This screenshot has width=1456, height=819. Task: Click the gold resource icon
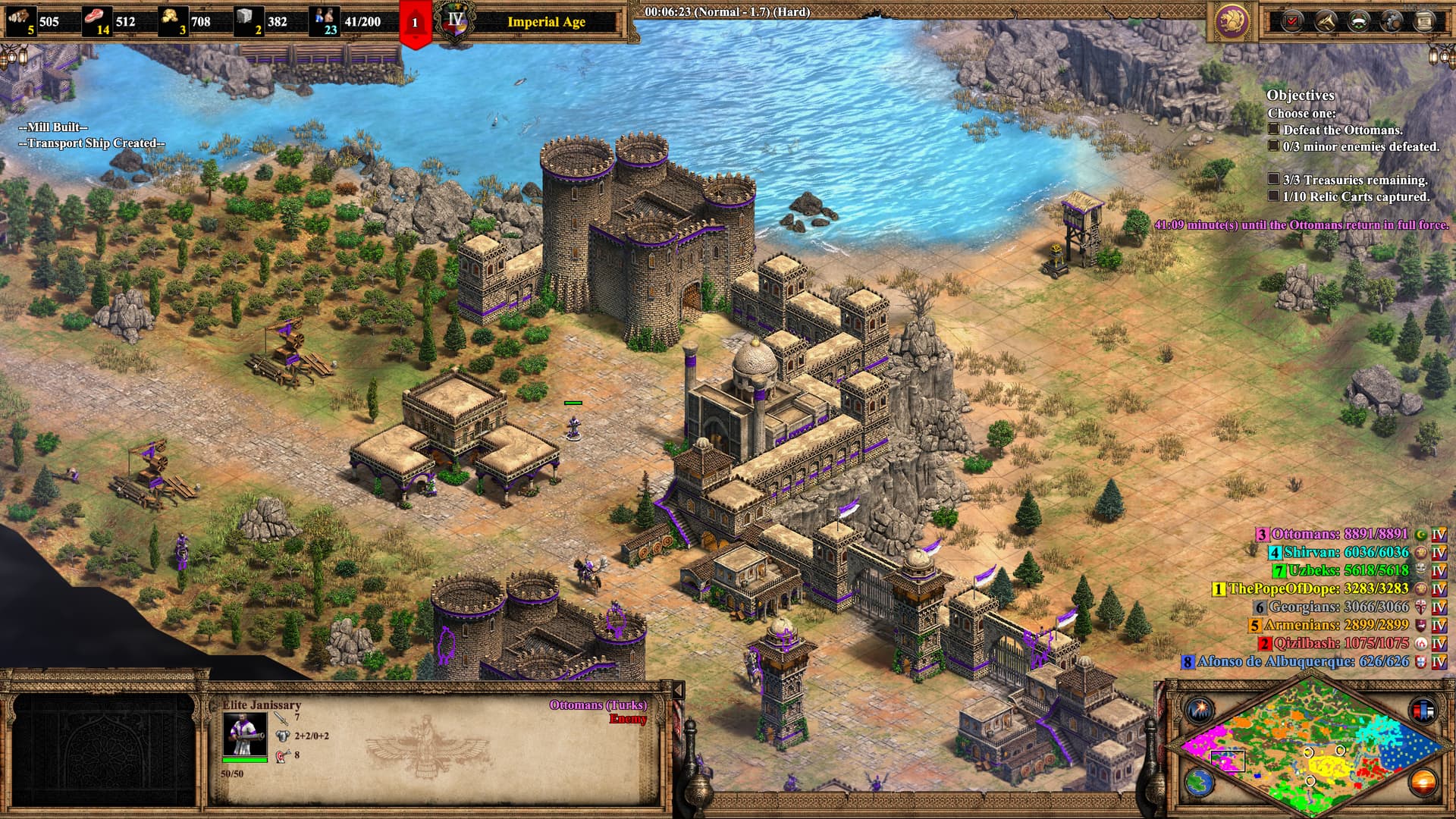(171, 18)
